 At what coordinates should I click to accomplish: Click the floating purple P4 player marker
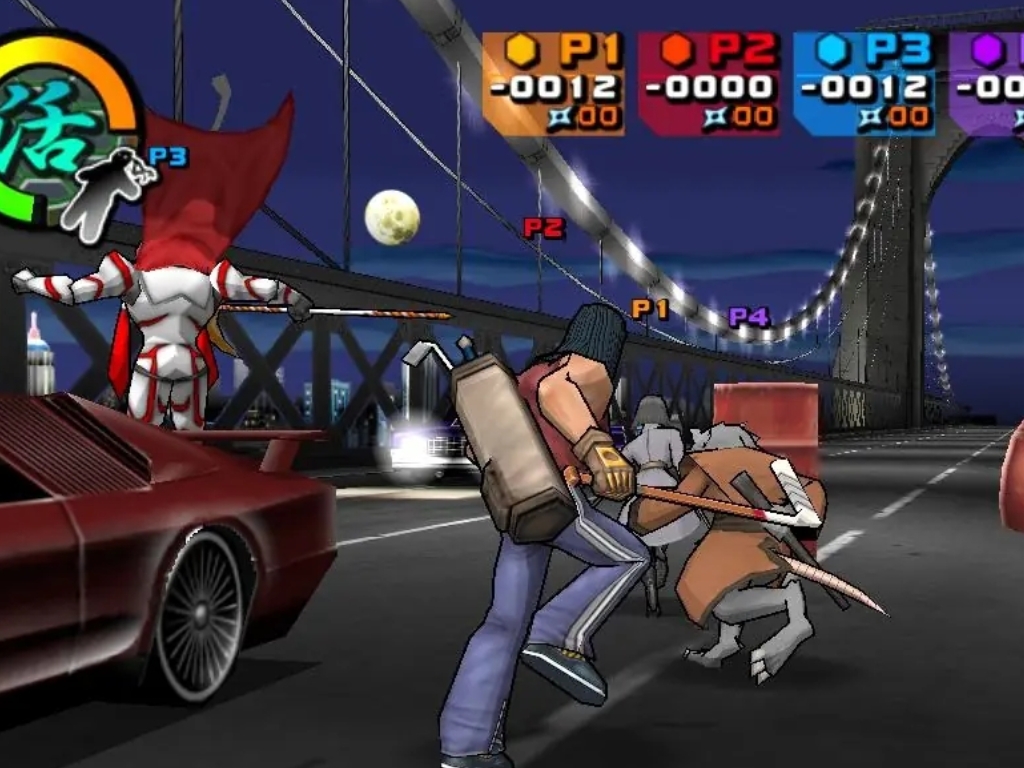[748, 317]
